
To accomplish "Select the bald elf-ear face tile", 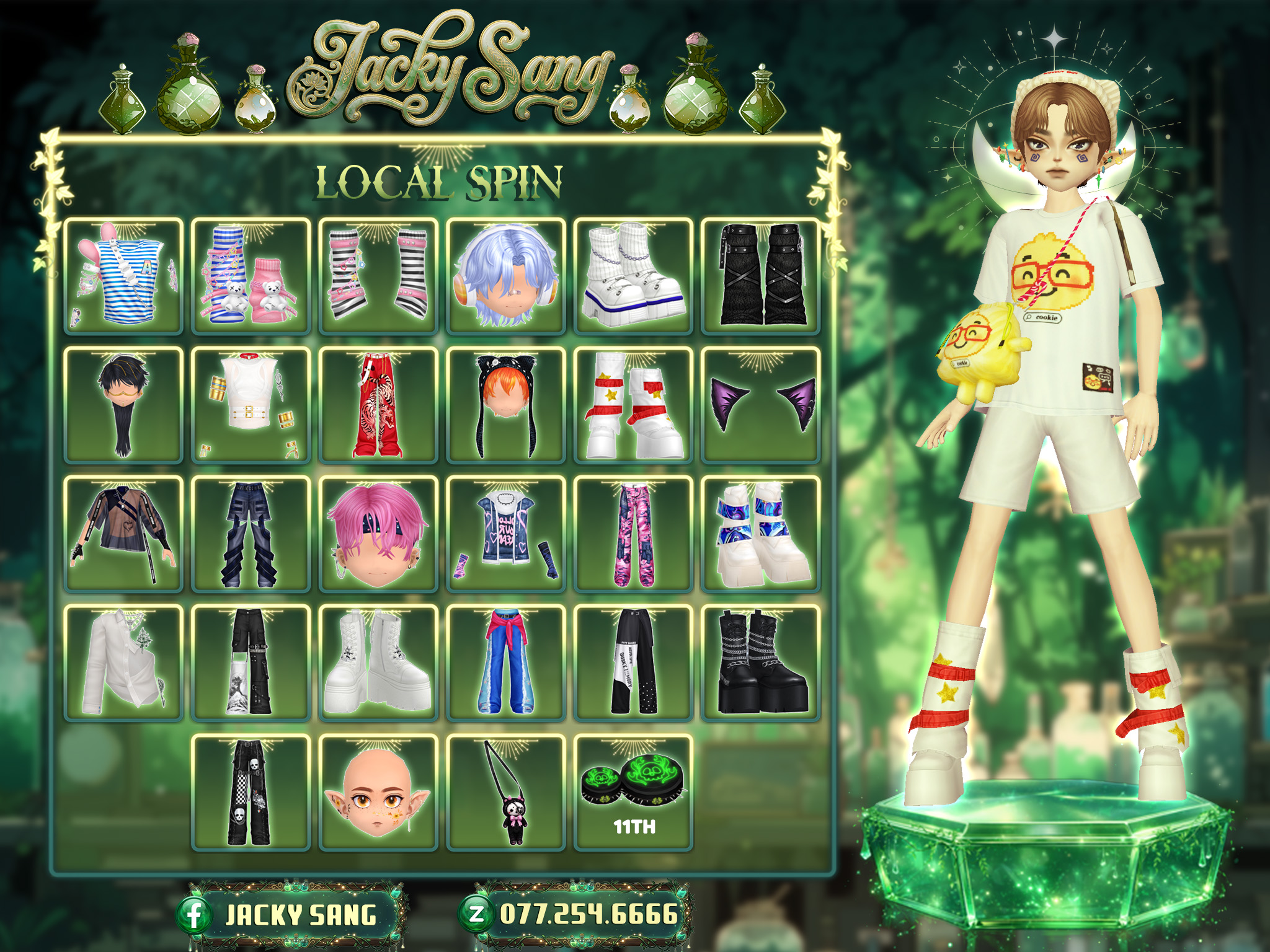I will (x=378, y=792).
